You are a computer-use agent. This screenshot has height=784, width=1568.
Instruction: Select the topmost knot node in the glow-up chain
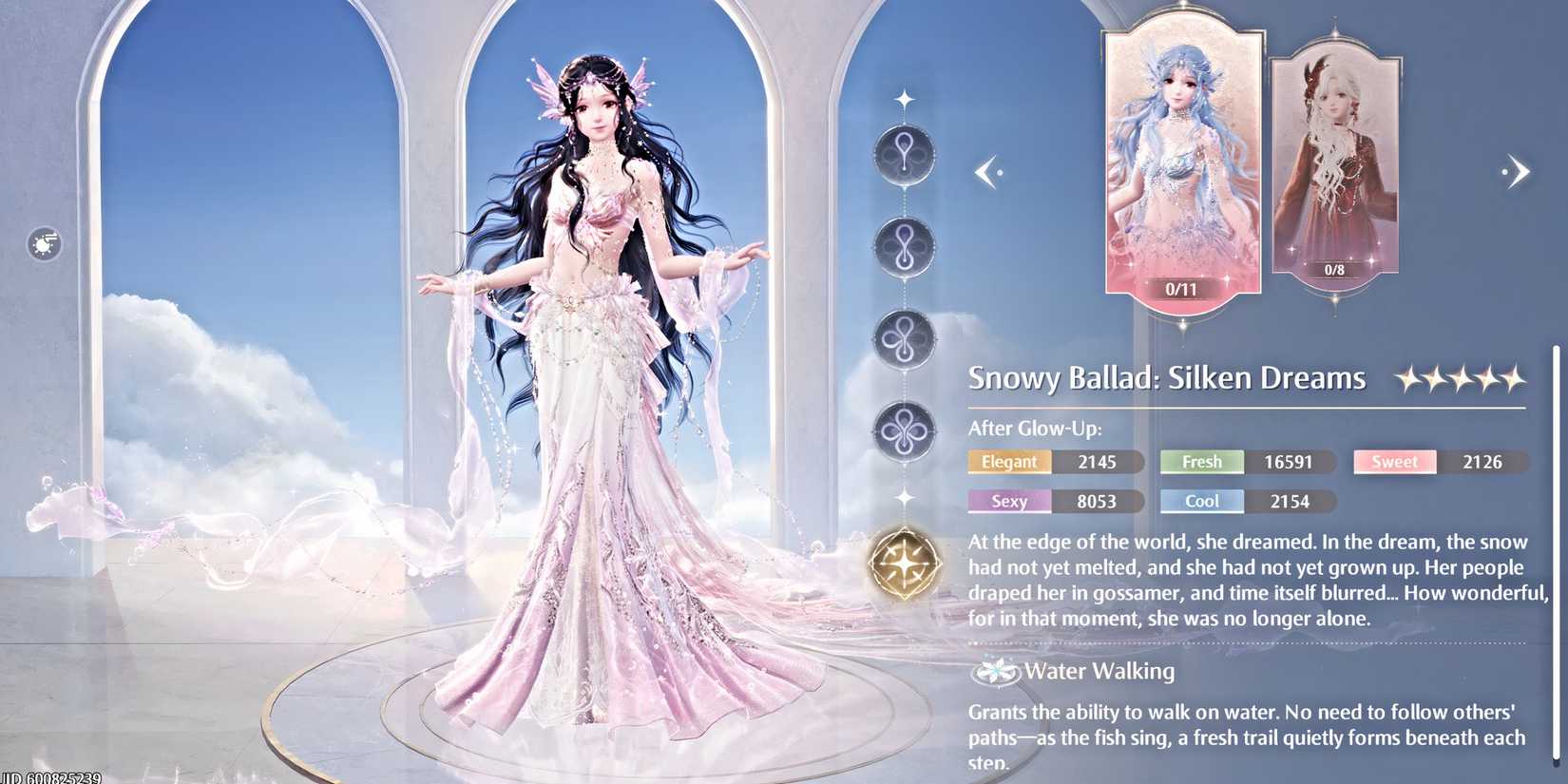[x=904, y=155]
